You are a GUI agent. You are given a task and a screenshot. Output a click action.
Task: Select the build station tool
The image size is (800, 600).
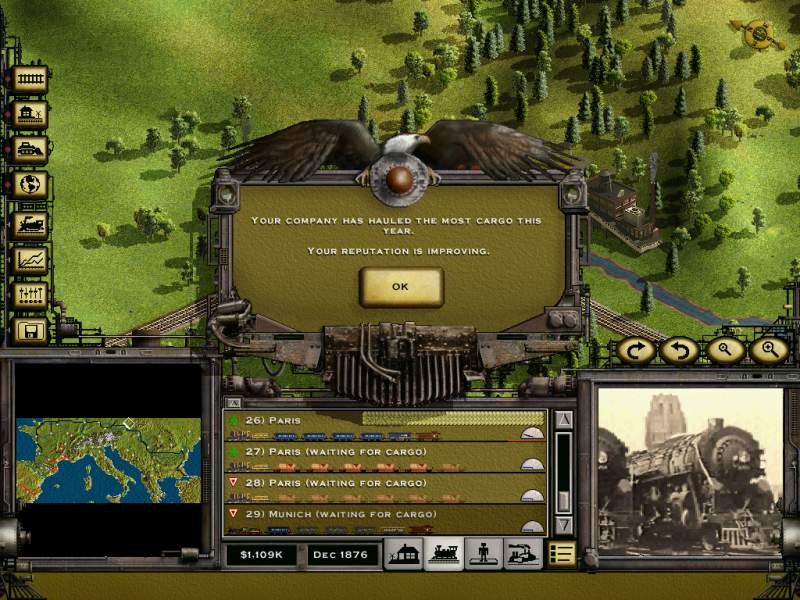click(x=31, y=115)
